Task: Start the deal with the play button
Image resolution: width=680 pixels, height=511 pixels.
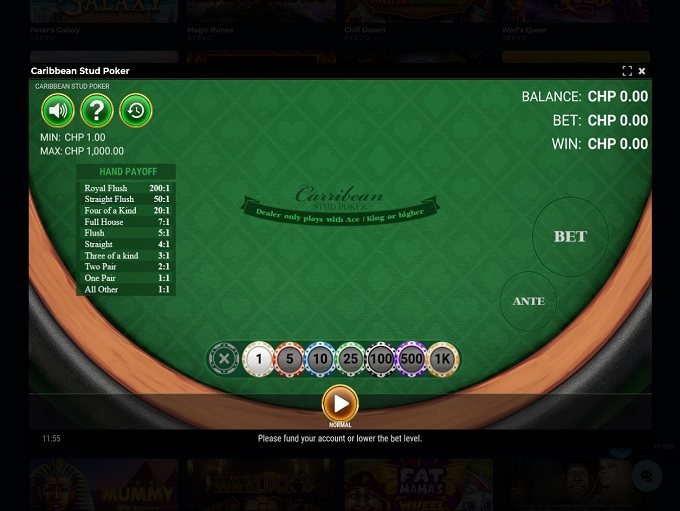Action: (340, 404)
